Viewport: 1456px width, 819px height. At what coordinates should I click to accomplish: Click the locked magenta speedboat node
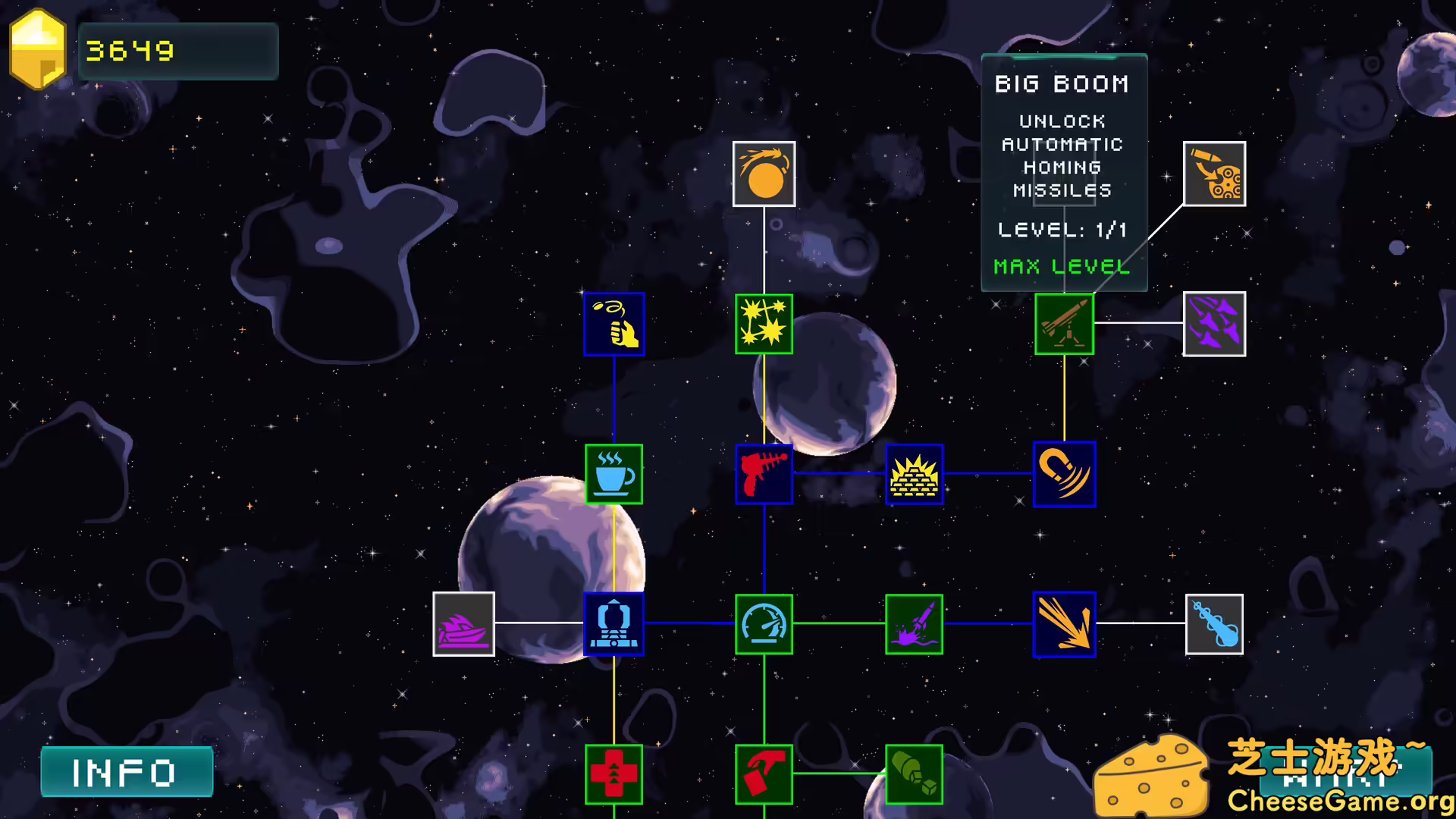[464, 623]
